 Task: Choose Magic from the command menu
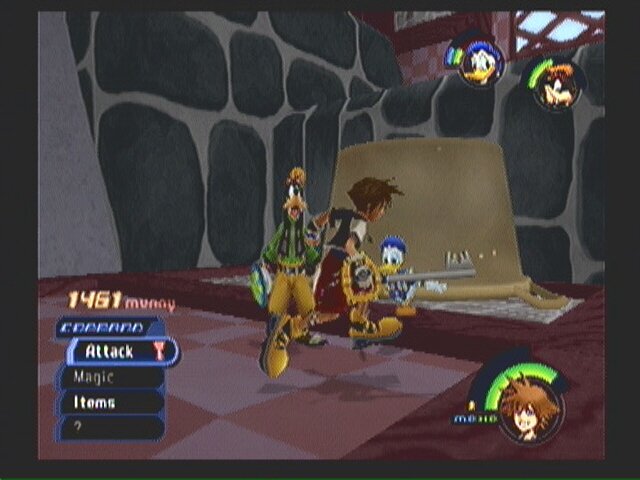coord(110,377)
